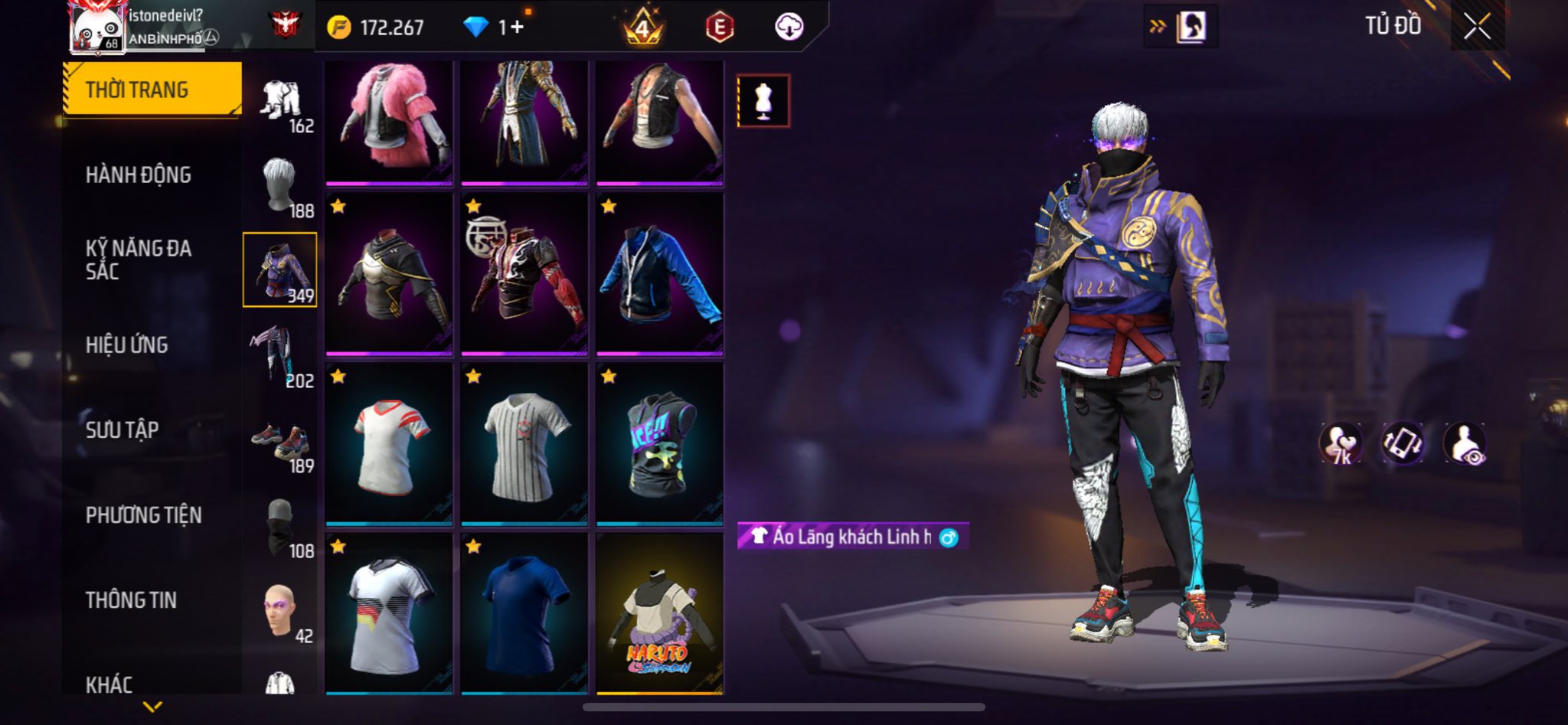Viewport: 1568px width, 725px height.
Task: Open the Kỹ Năng Đa Sắc section
Action: [x=139, y=260]
